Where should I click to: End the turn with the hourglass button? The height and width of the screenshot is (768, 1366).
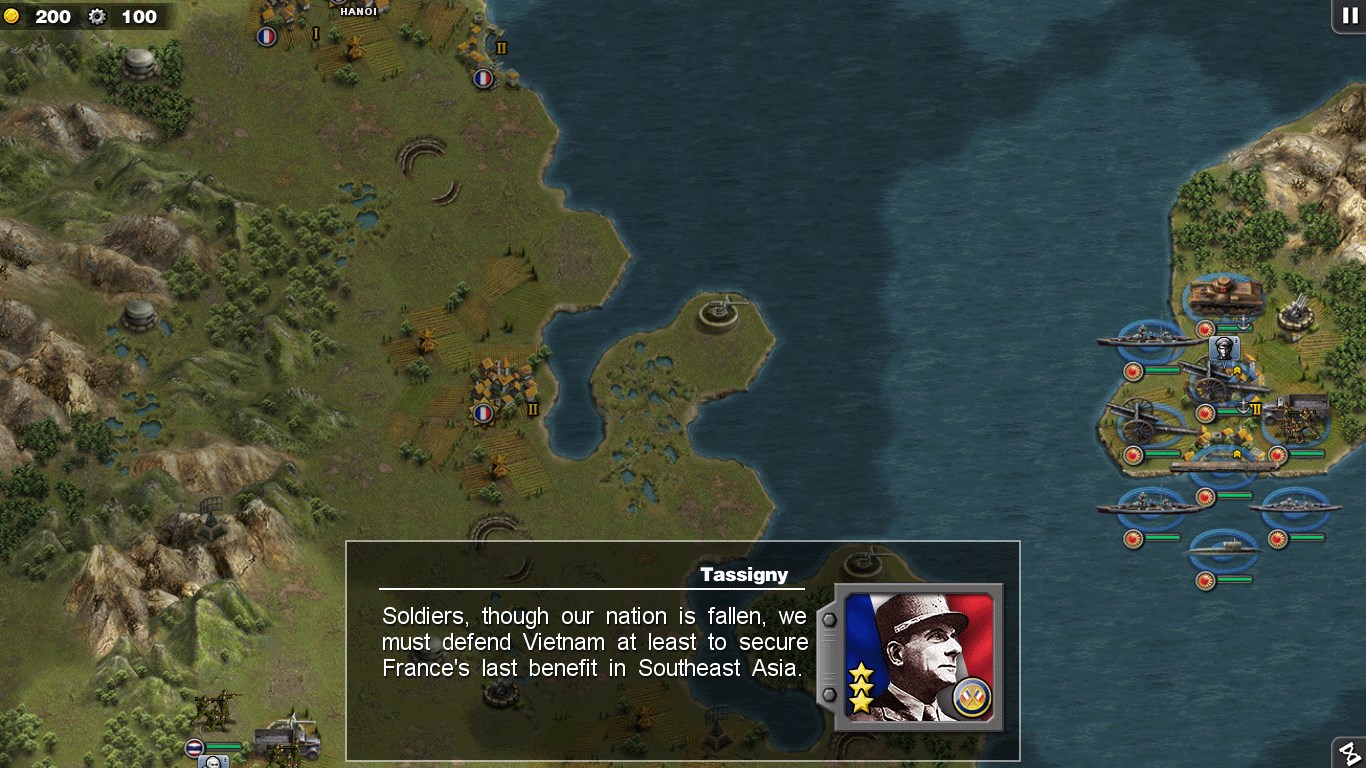click(1350, 753)
